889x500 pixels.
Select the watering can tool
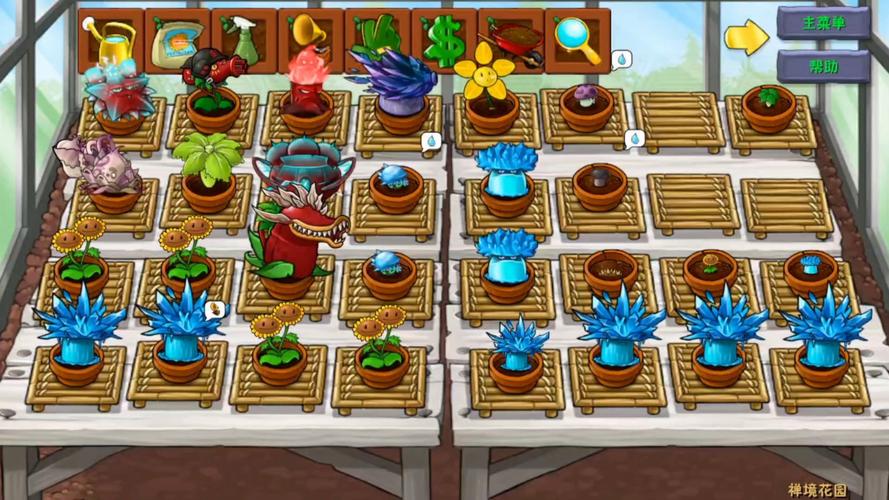[x=111, y=39]
